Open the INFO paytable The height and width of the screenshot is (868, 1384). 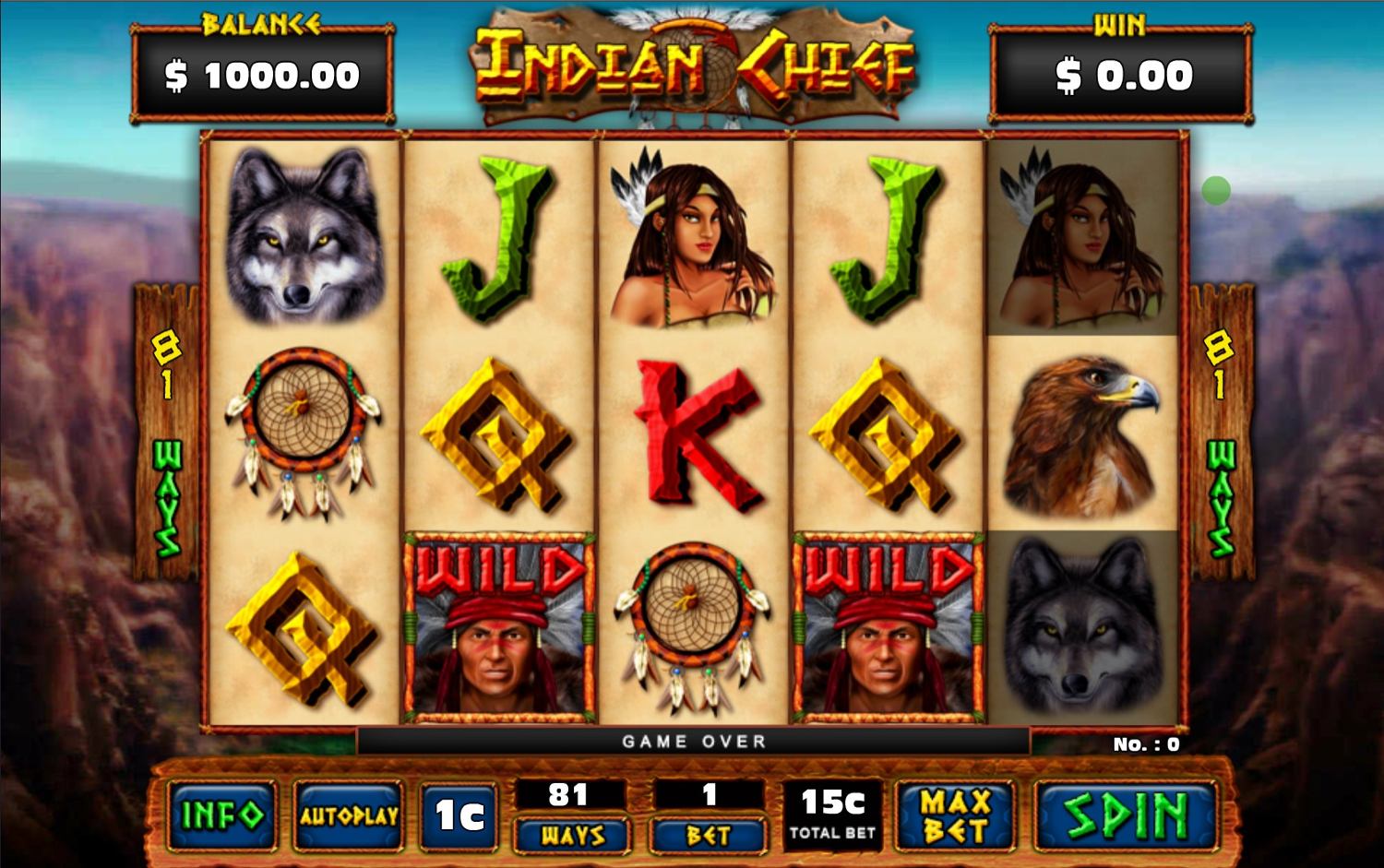click(222, 815)
